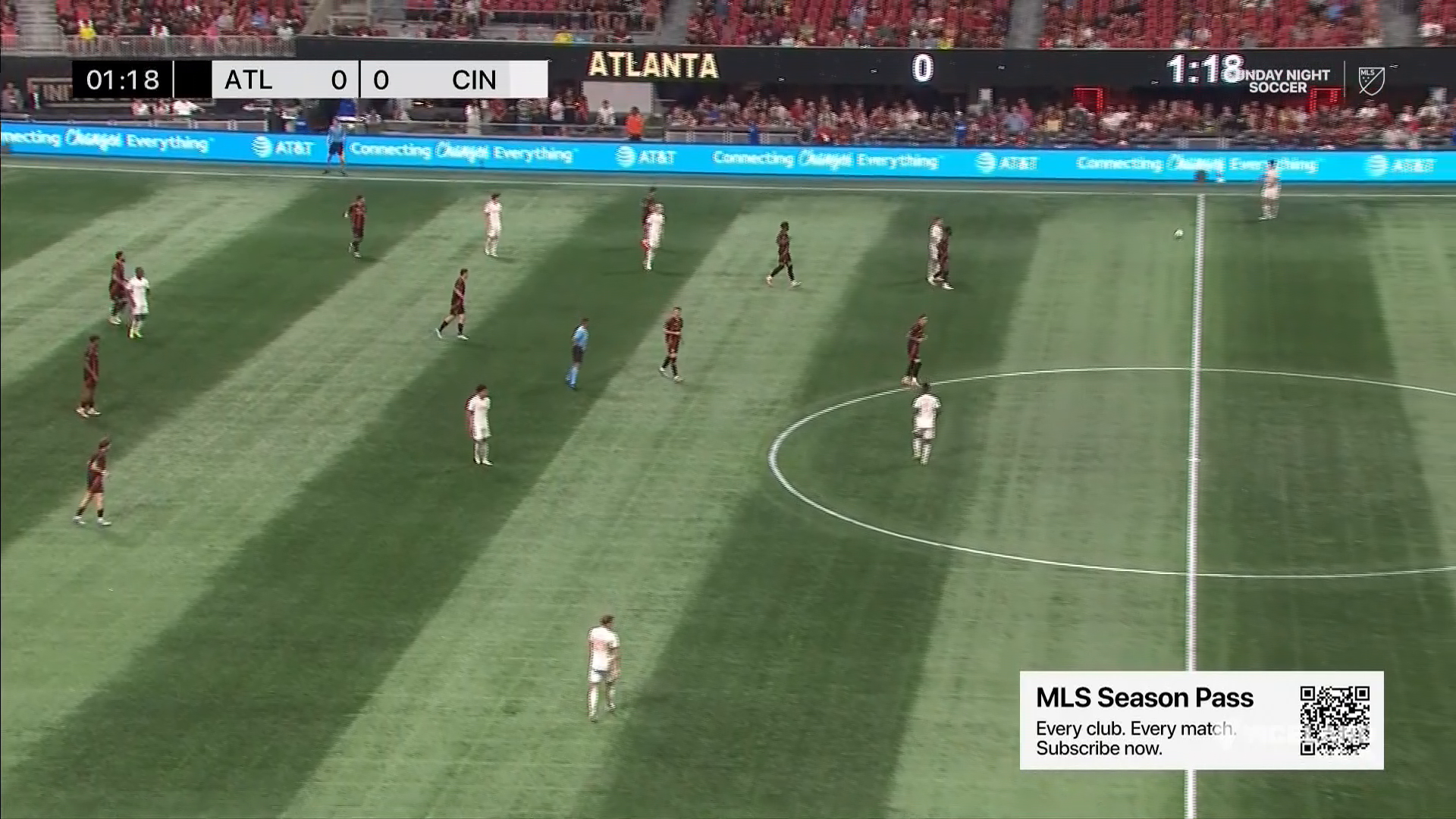Screen dimensions: 1456x819
Task: Open the MLS Season Pass subscribe banner
Action: click(x=1145, y=720)
